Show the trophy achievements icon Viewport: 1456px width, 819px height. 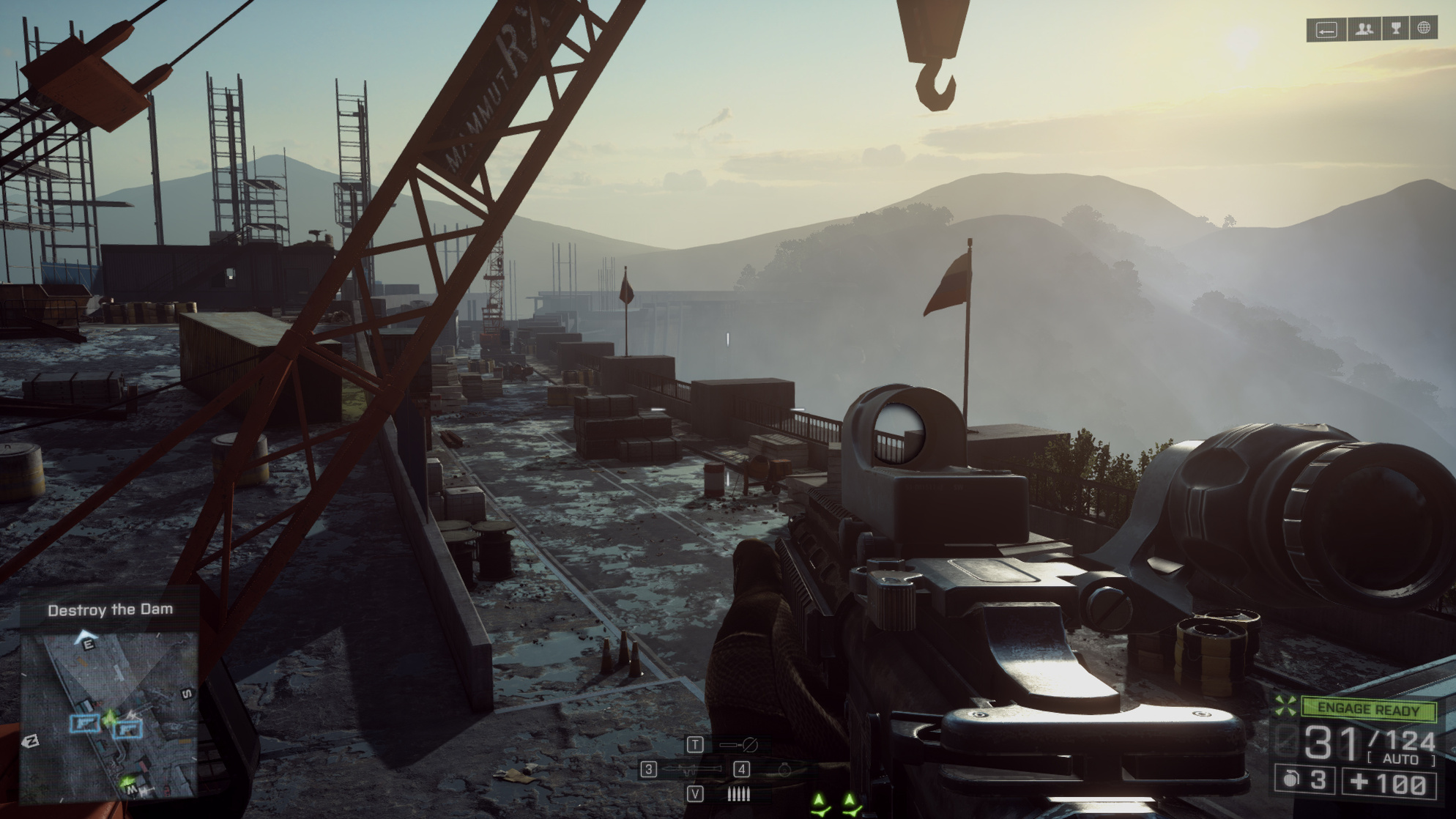tap(1396, 29)
